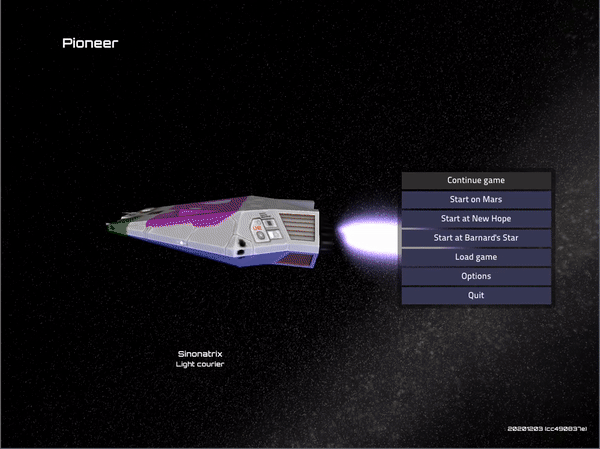Open the Options menu

[x=476, y=276]
